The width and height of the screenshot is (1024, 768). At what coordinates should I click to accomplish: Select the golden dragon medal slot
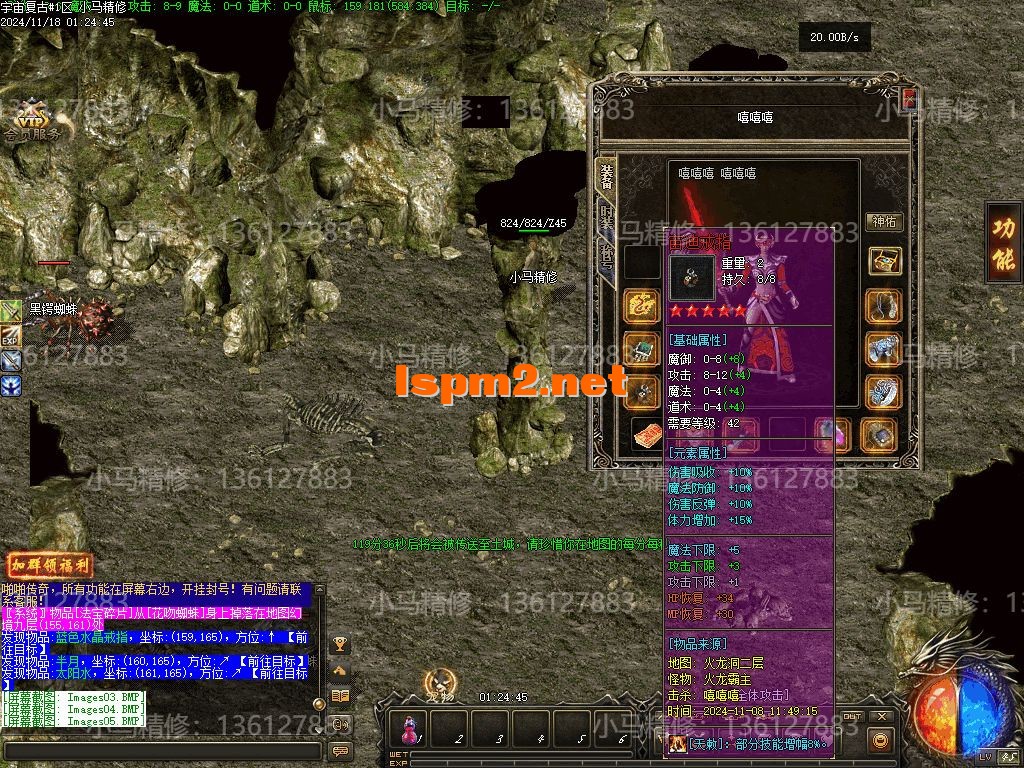coord(641,307)
